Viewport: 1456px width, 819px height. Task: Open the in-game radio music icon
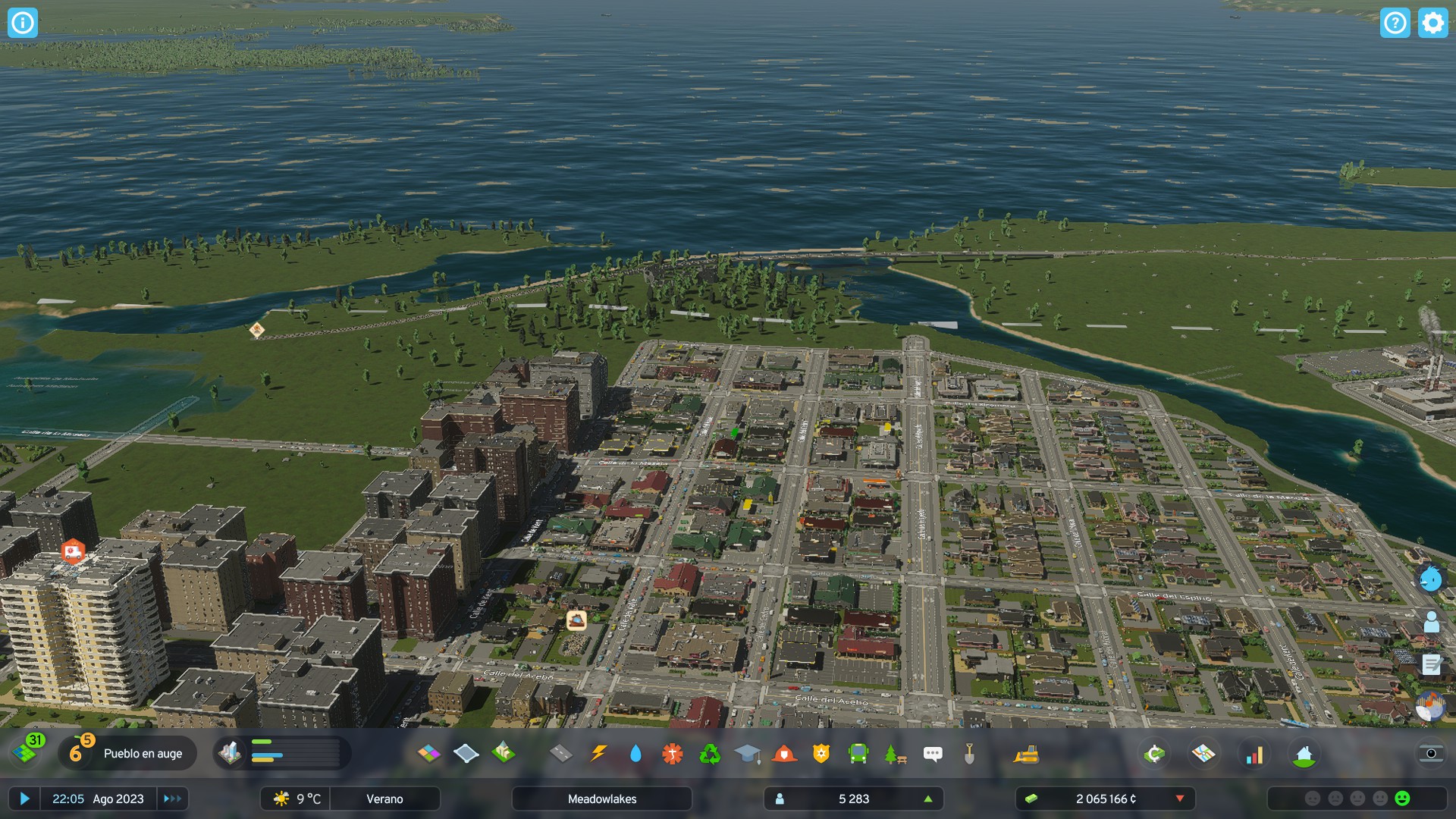[1430, 705]
